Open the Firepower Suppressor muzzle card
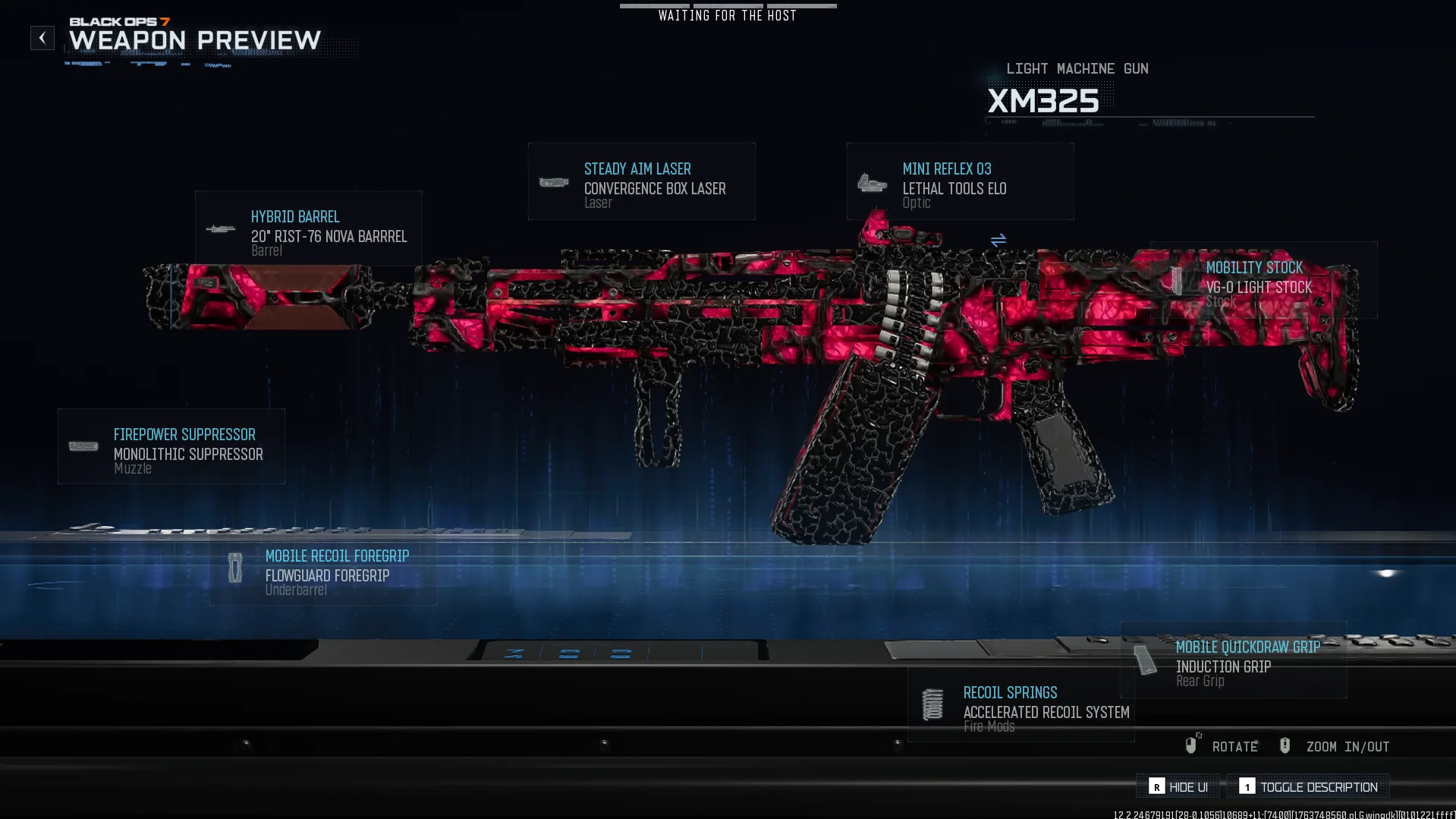This screenshot has width=1456, height=819. [x=171, y=446]
